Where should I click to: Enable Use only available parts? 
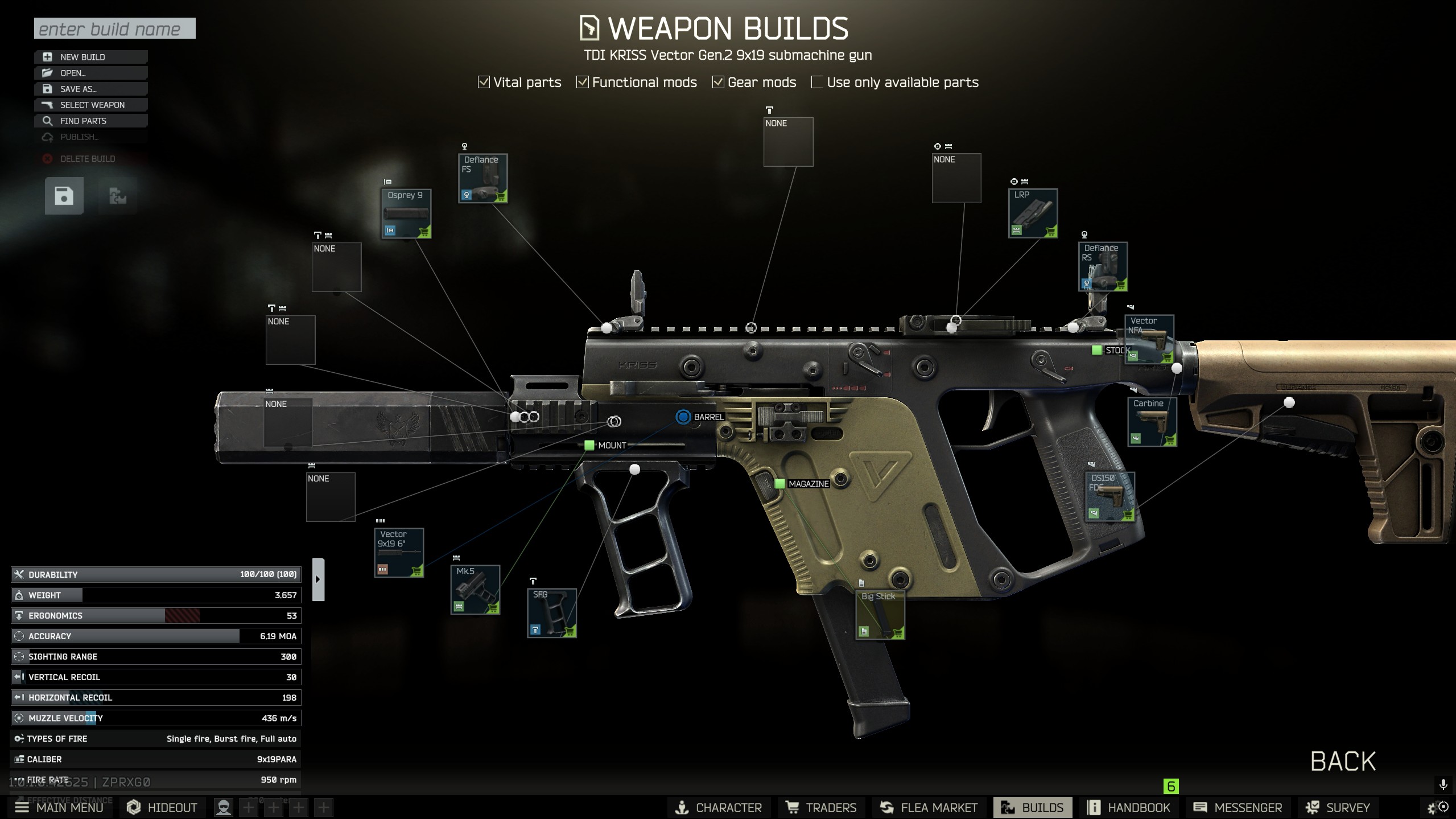tap(817, 83)
